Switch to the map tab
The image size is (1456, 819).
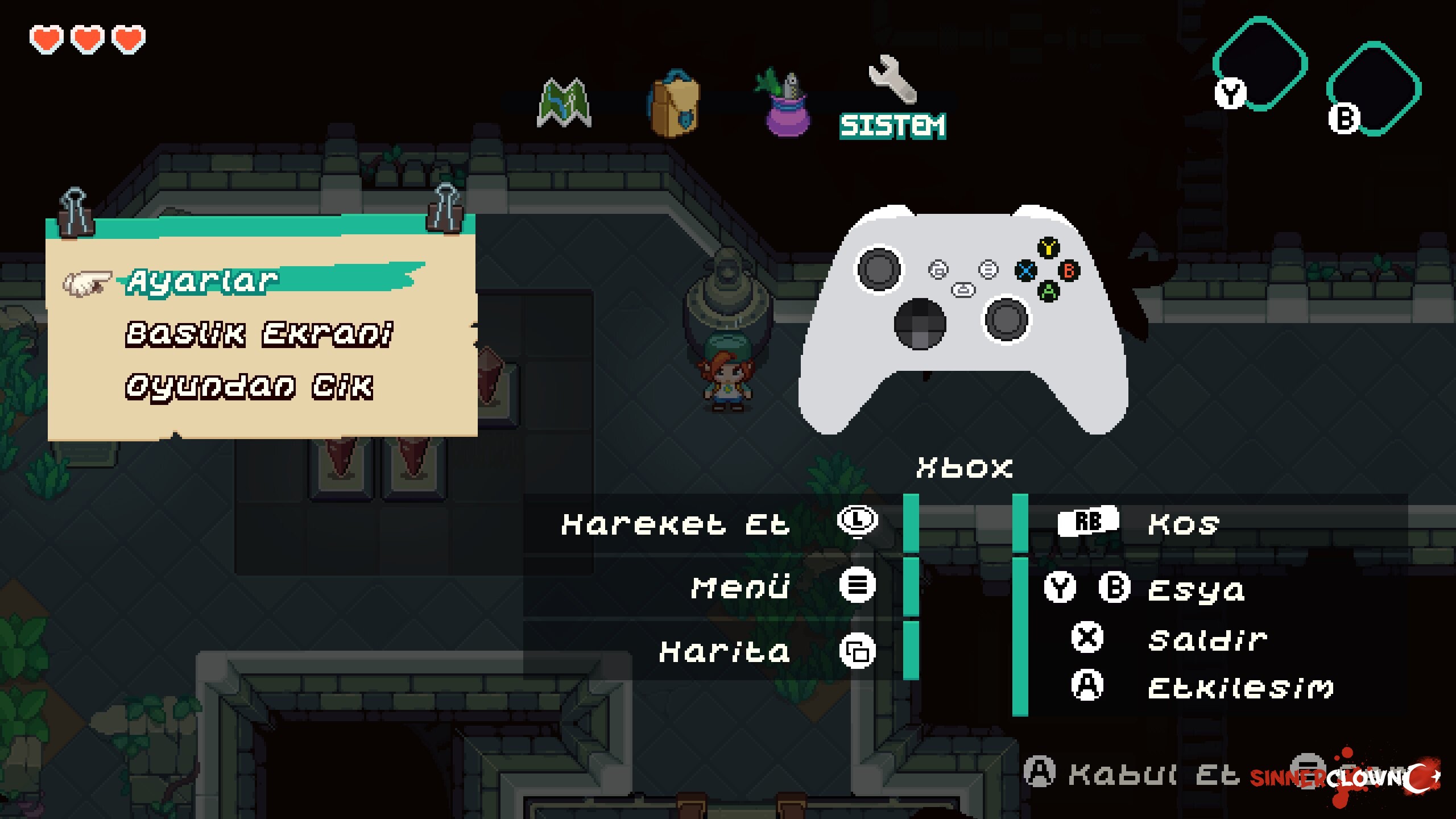point(564,103)
